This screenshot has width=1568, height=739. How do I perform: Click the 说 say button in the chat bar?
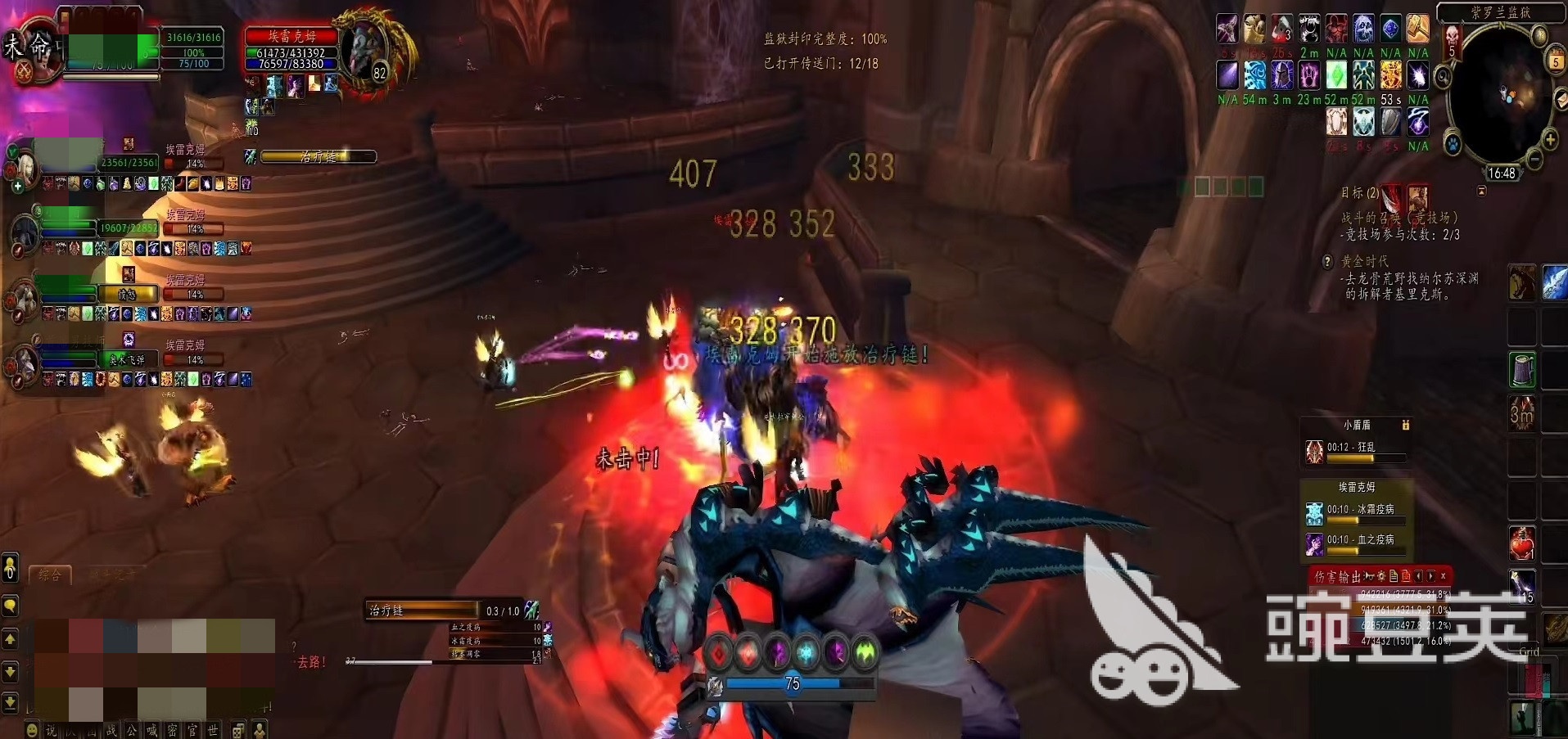[50, 731]
